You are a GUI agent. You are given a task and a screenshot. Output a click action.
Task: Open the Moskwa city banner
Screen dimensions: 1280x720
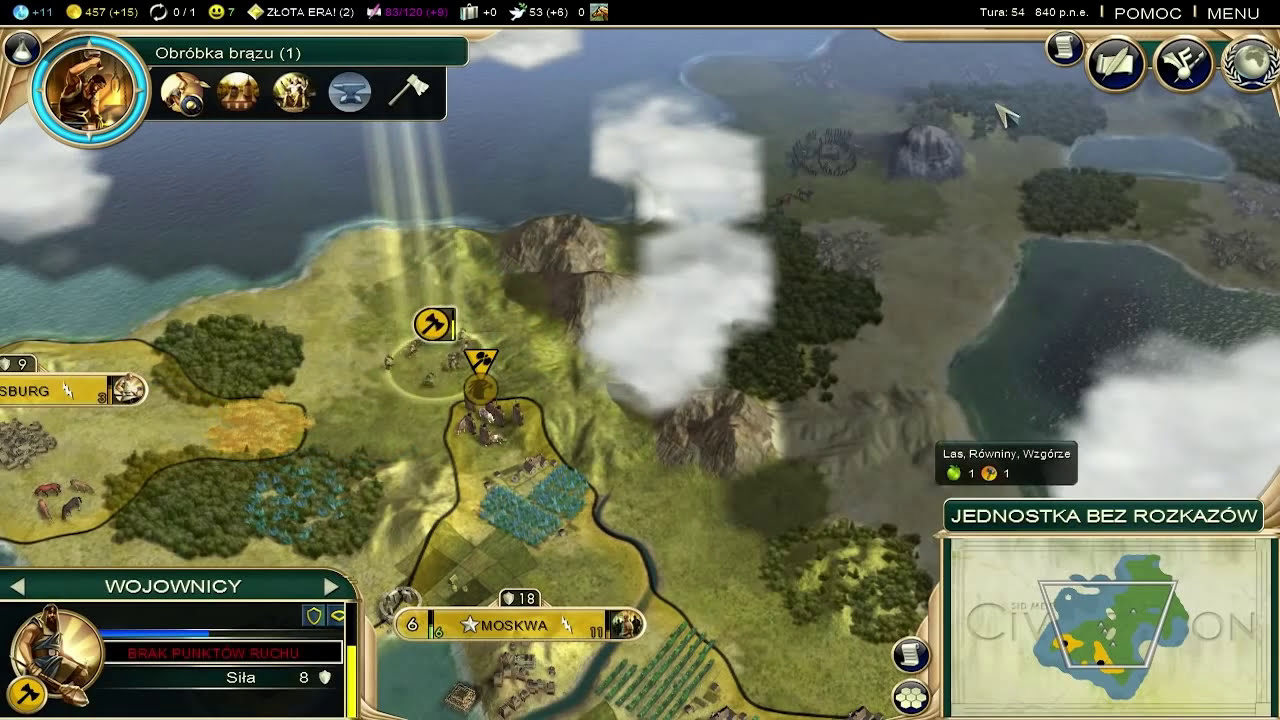(x=514, y=625)
